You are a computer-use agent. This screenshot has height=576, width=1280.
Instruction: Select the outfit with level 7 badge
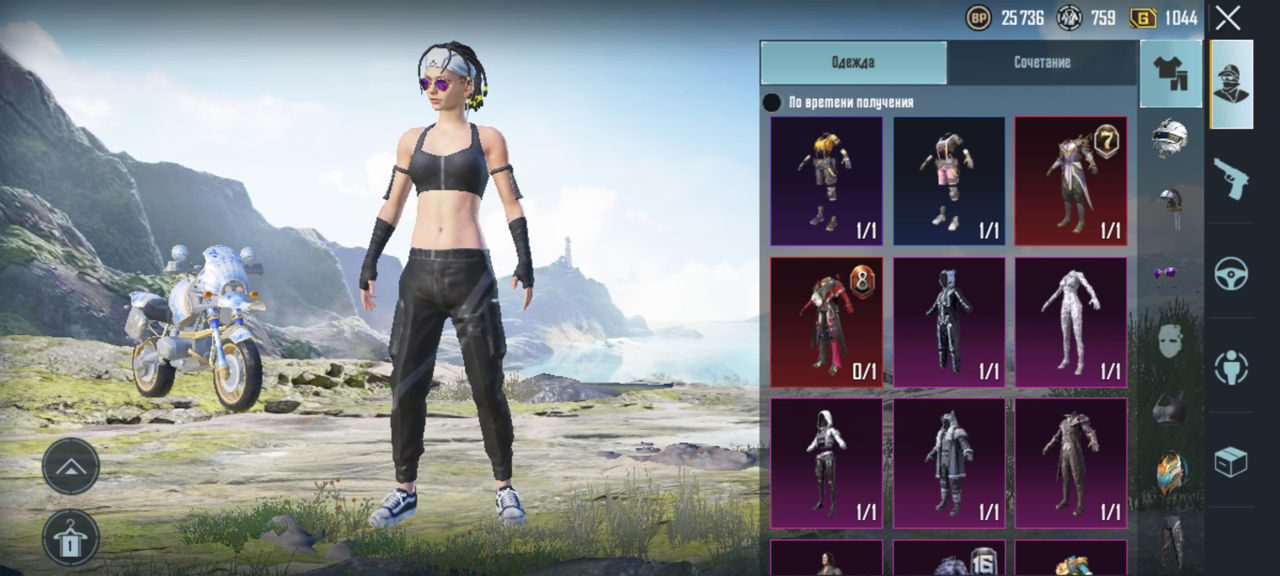click(x=1070, y=181)
